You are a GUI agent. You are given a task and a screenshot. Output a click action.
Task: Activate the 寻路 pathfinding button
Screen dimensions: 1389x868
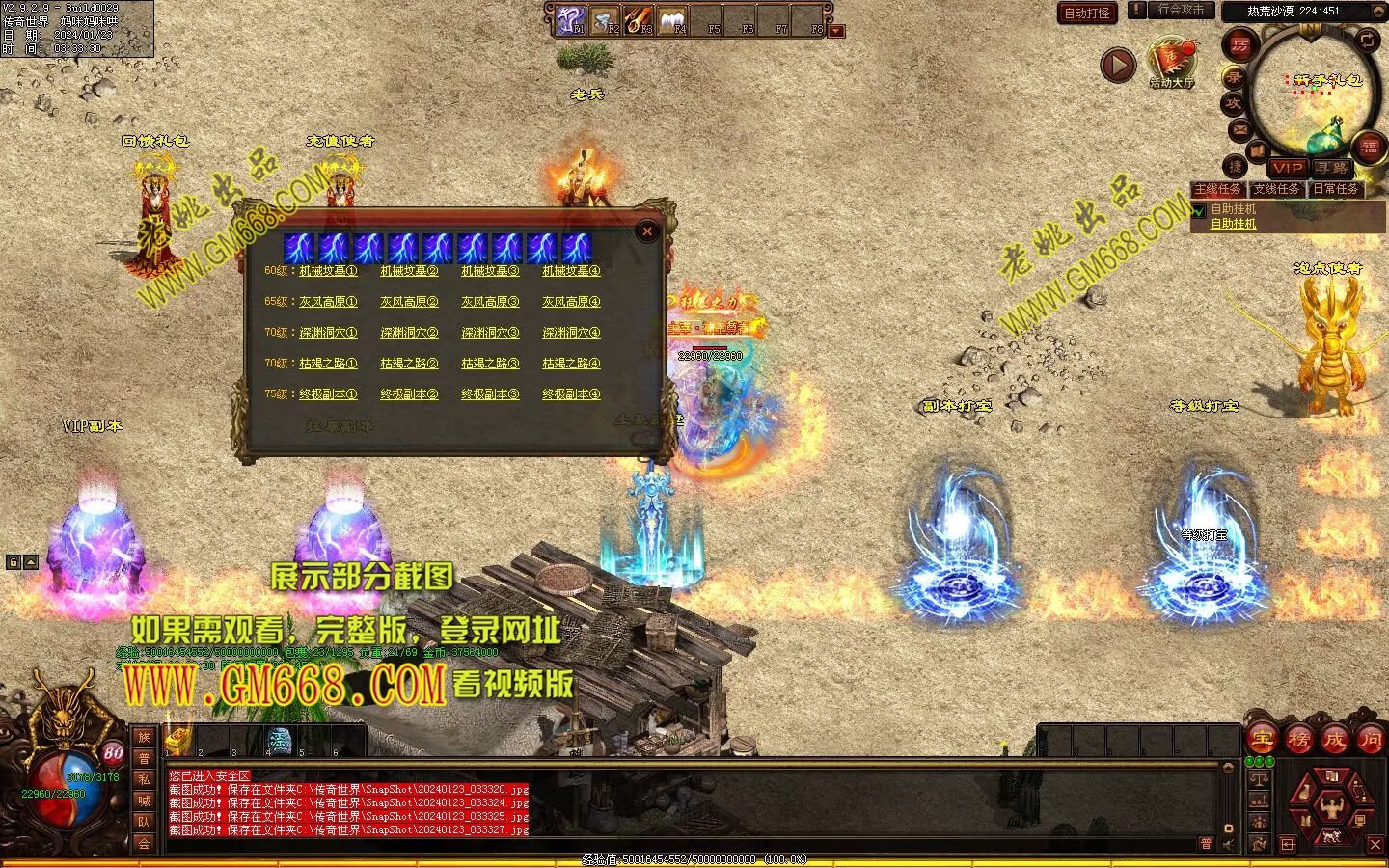[1332, 168]
